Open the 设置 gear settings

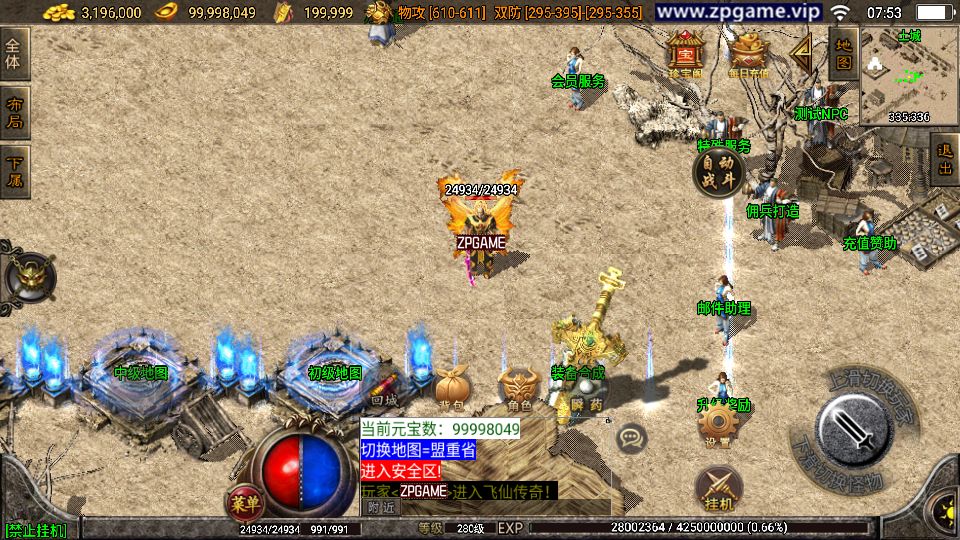click(x=717, y=427)
